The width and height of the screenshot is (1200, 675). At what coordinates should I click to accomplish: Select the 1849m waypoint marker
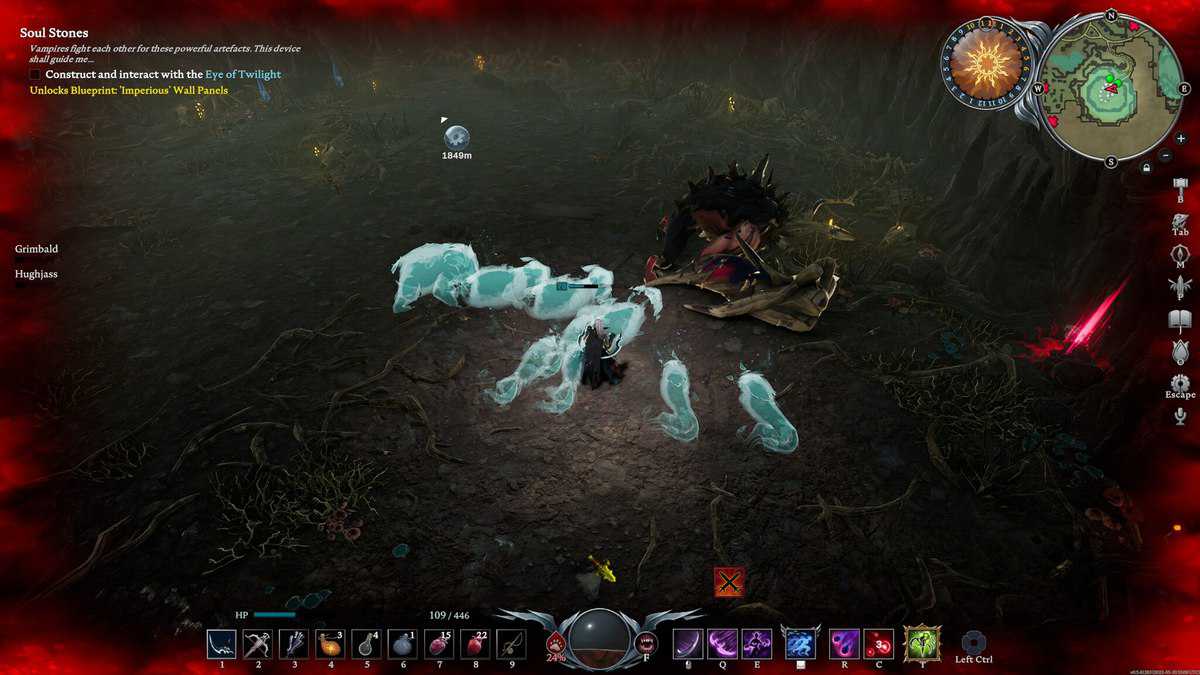(457, 138)
